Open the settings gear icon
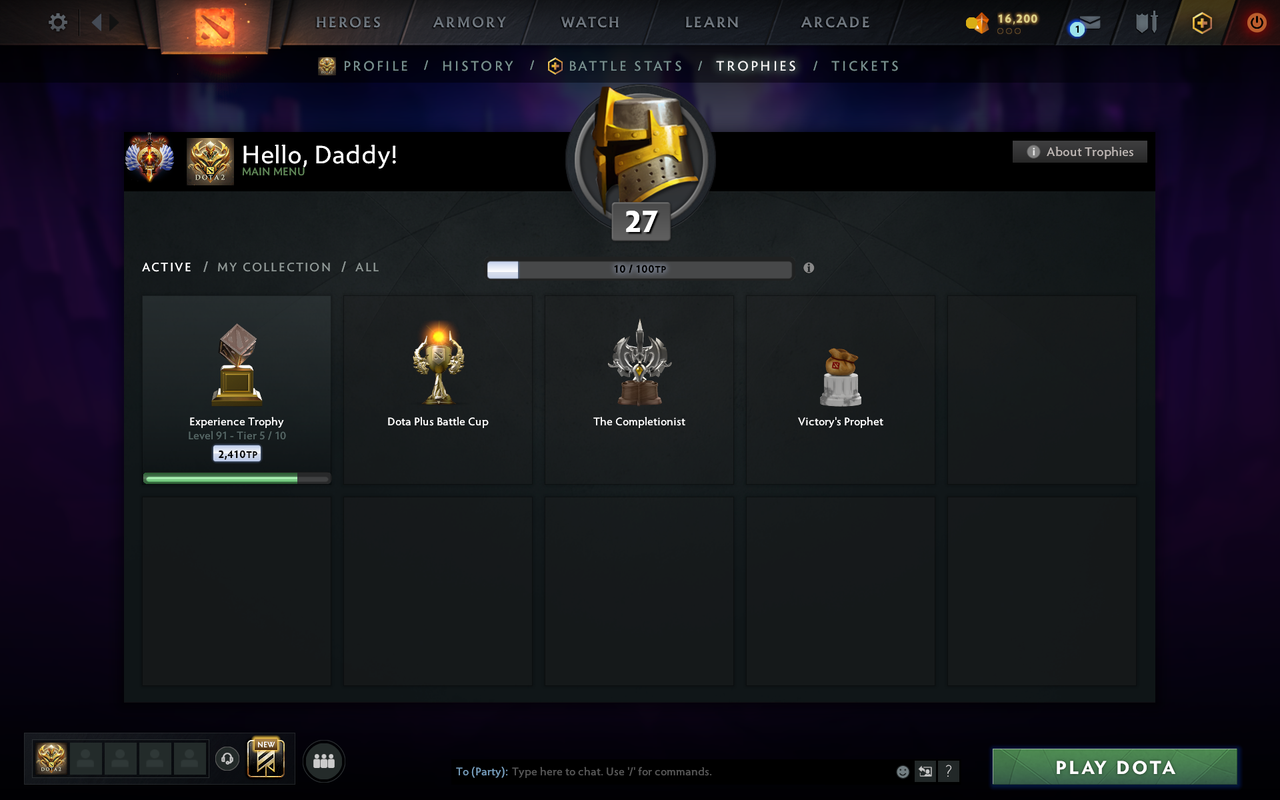Image resolution: width=1280 pixels, height=800 pixels. tap(57, 22)
